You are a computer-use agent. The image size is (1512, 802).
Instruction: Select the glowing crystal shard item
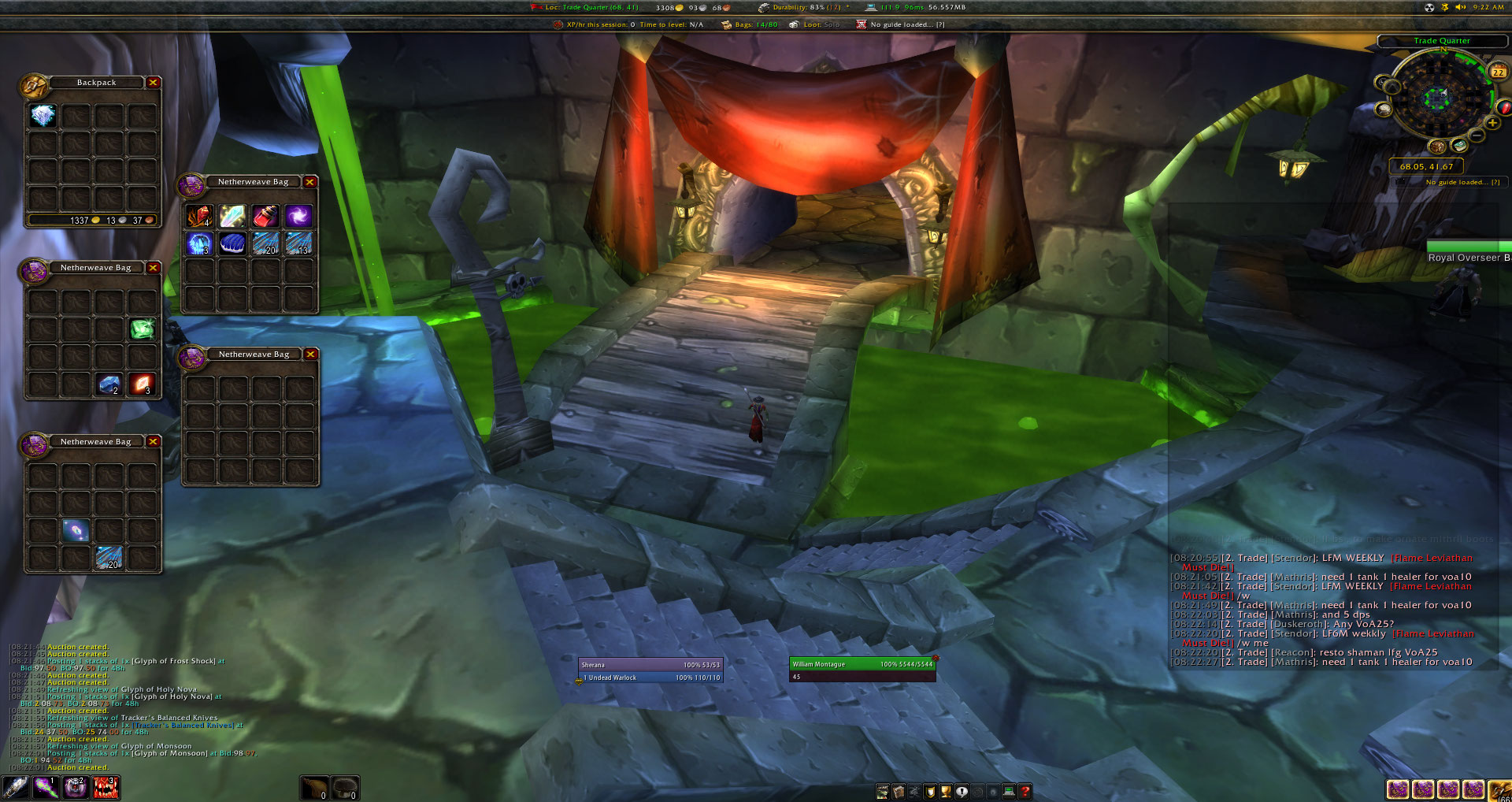[232, 216]
